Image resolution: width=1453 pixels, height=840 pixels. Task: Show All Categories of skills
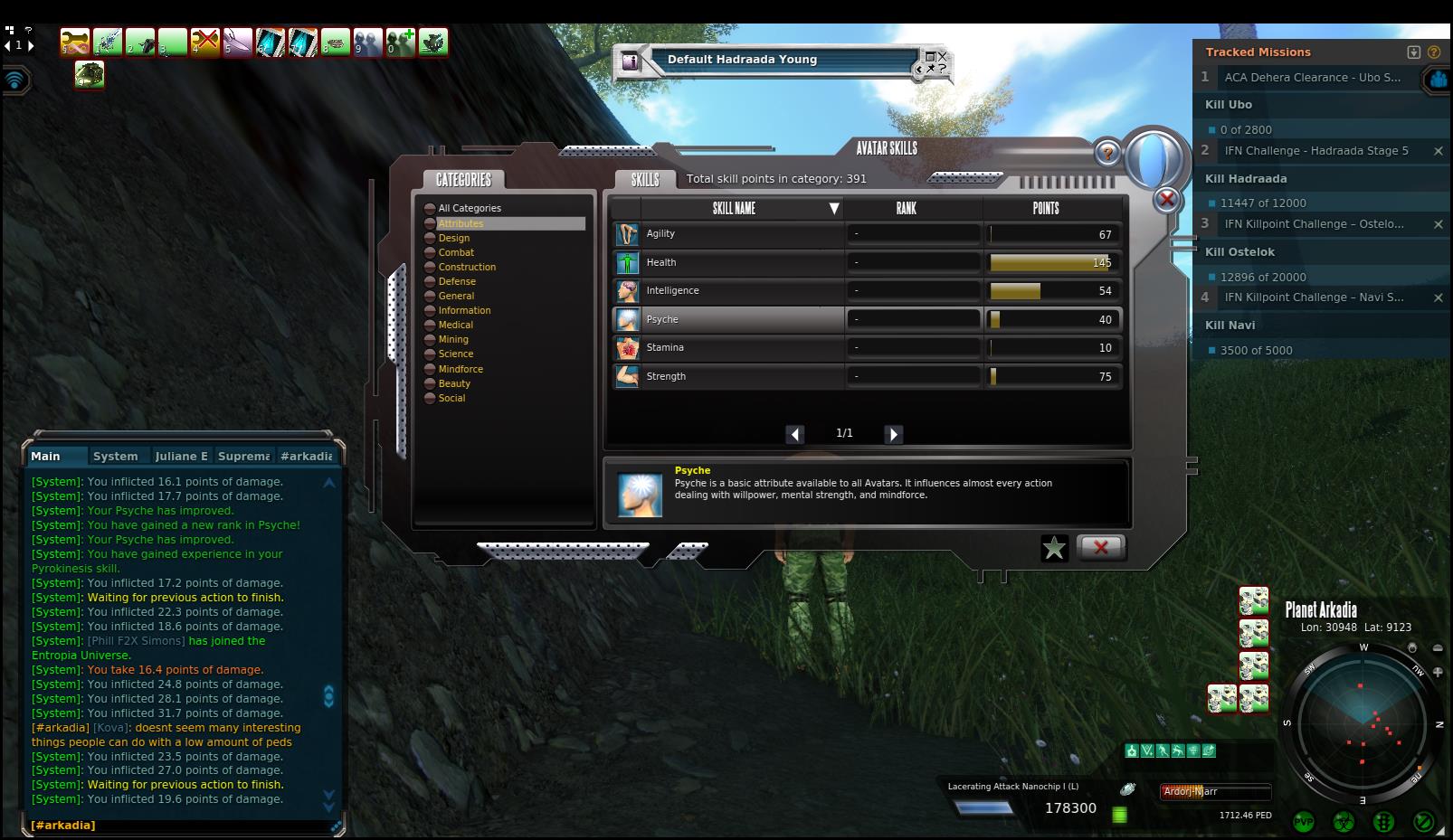469,208
